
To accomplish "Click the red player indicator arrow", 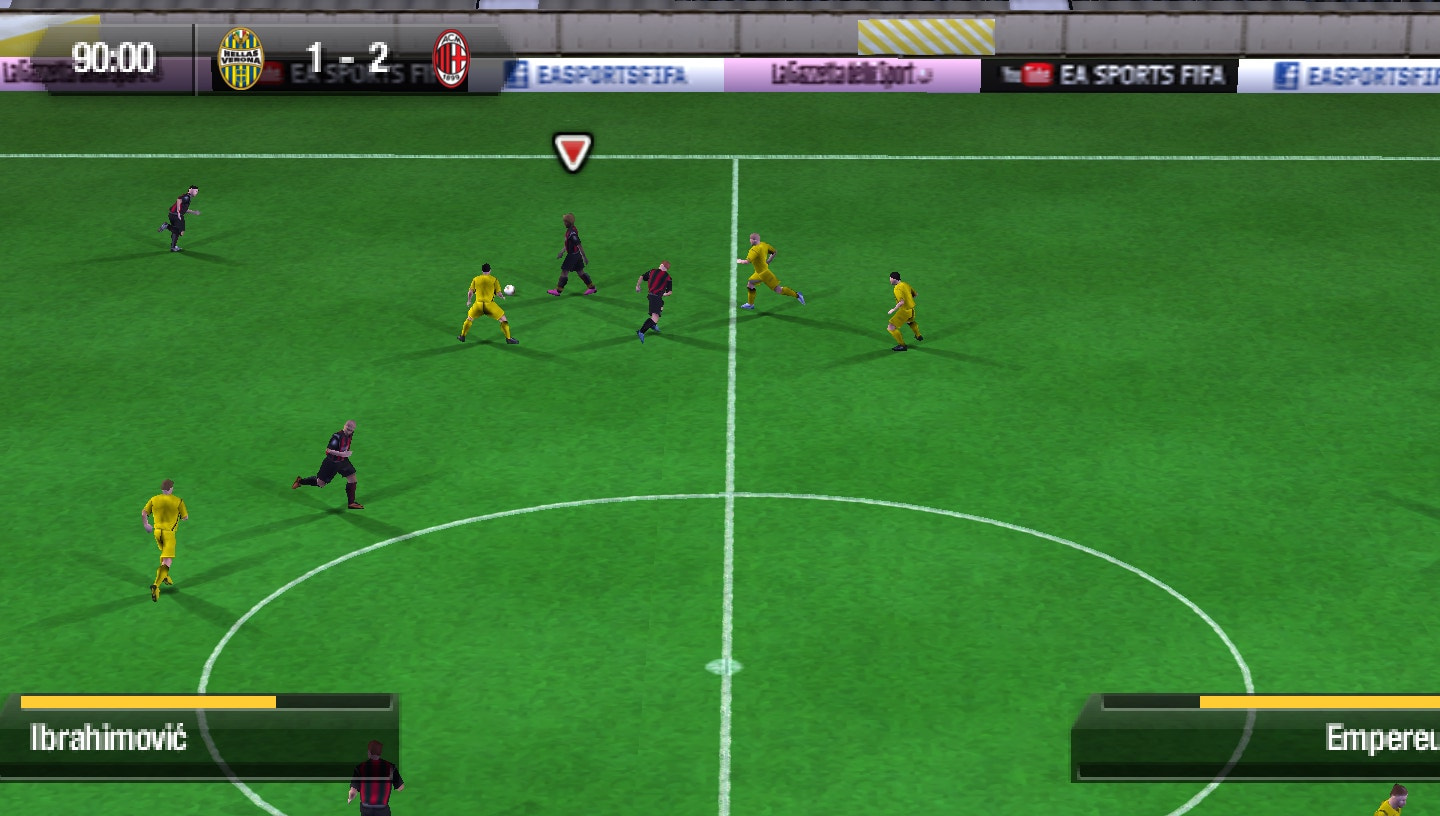I will pyautogui.click(x=572, y=153).
